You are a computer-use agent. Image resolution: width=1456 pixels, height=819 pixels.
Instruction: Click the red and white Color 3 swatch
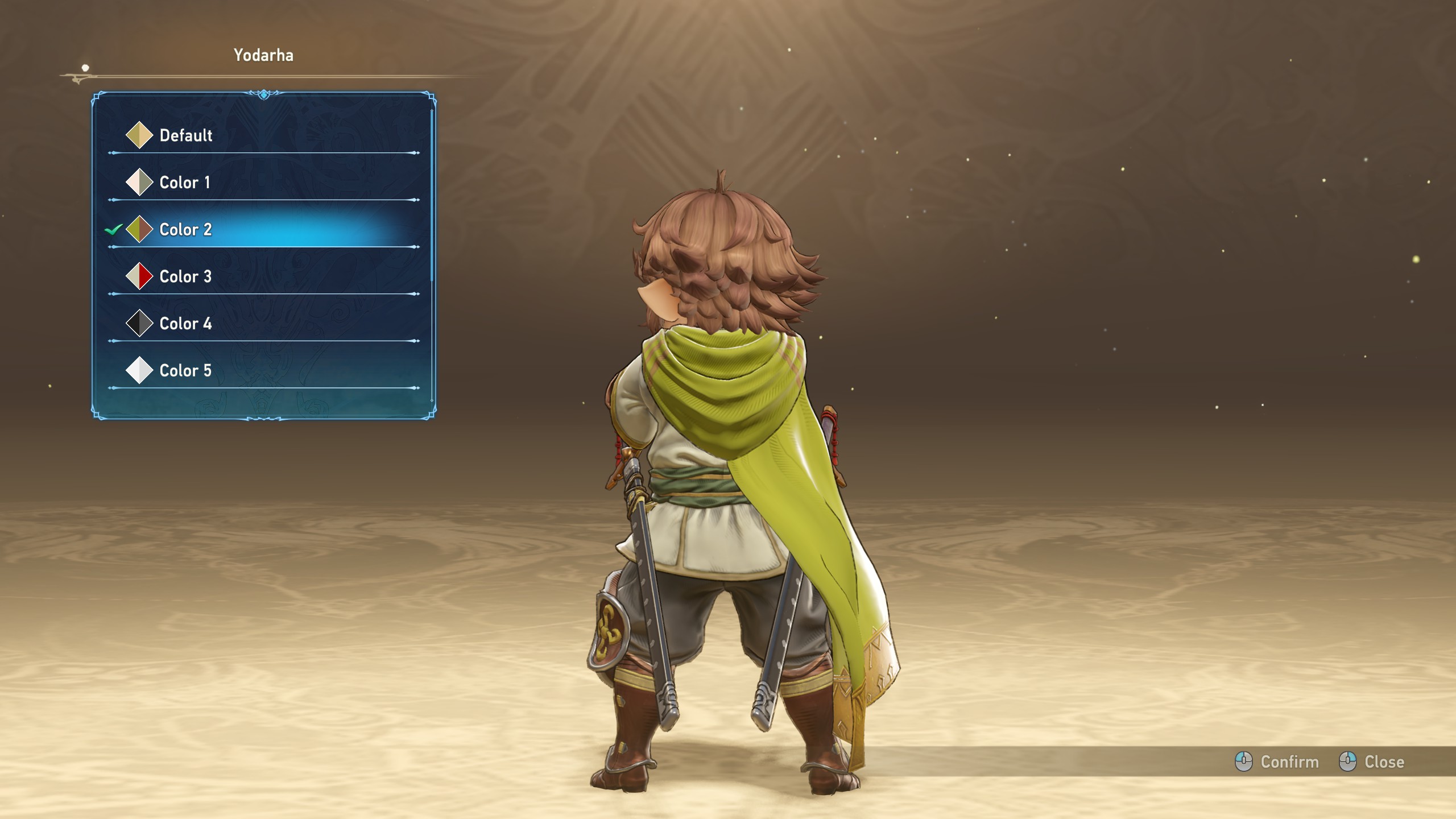coord(139,276)
